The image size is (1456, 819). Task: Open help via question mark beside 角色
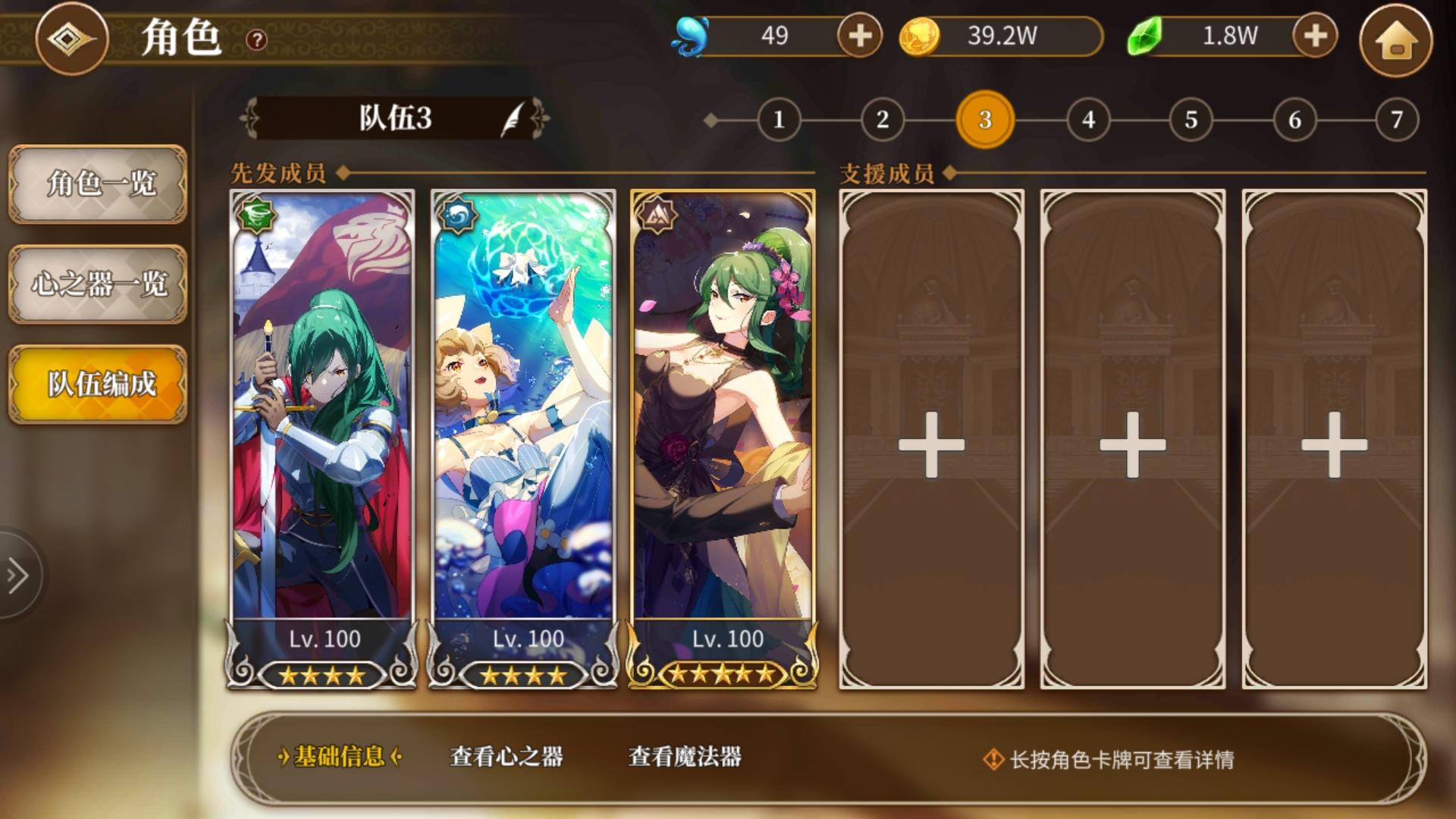[256, 40]
